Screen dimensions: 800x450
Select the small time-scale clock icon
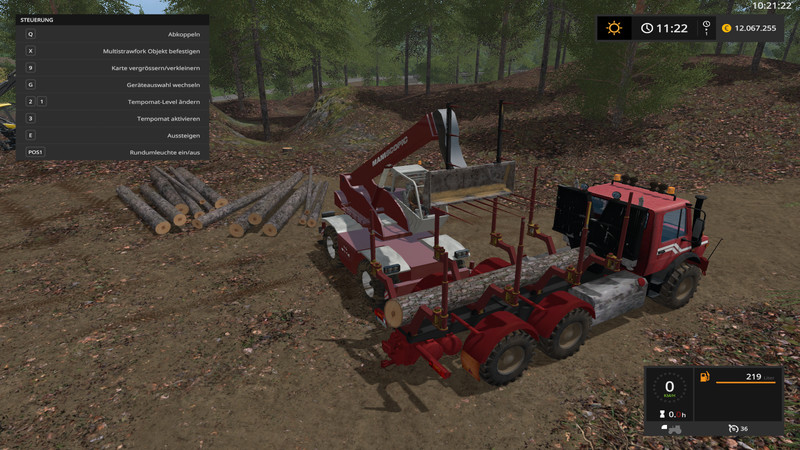coord(707,28)
